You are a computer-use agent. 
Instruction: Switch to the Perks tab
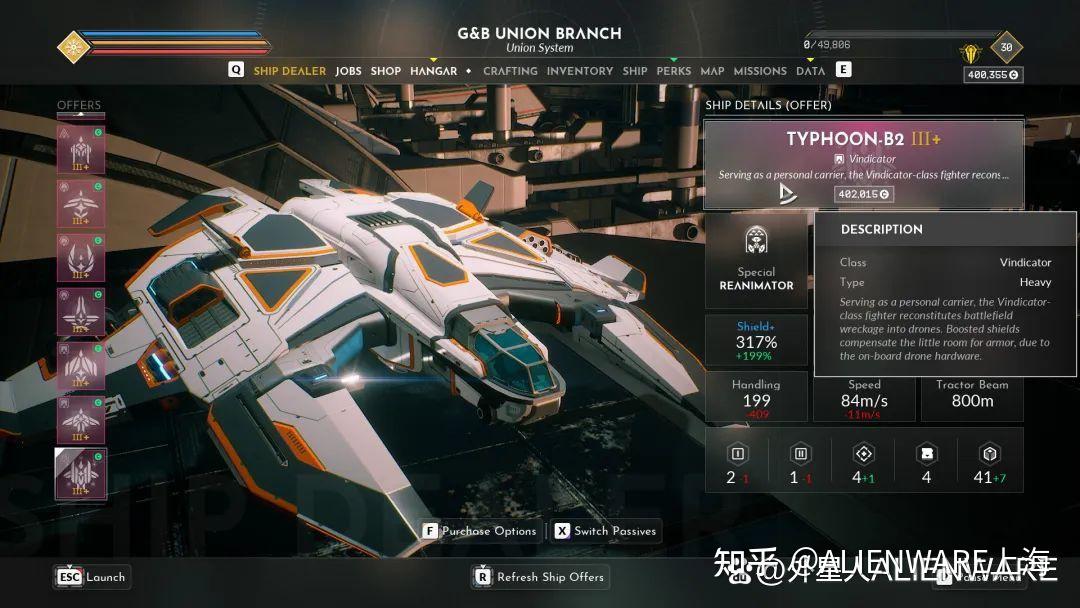click(x=674, y=71)
